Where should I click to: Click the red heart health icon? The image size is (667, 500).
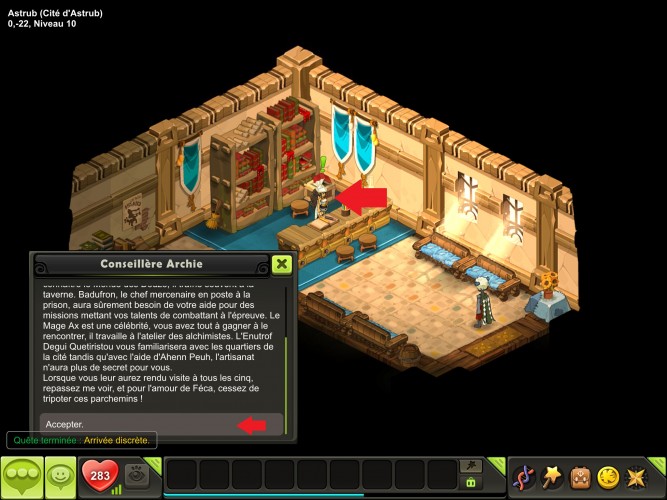click(98, 476)
